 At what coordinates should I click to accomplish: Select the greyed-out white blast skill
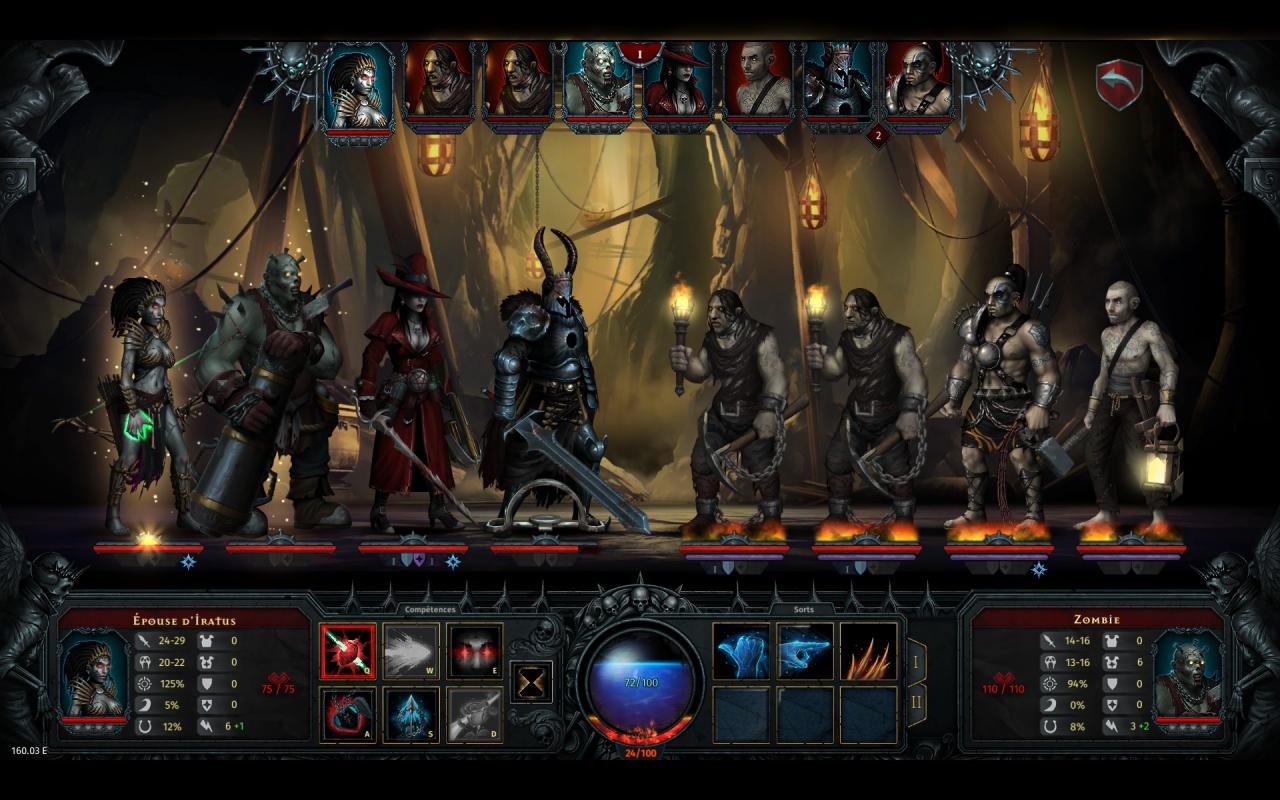411,652
